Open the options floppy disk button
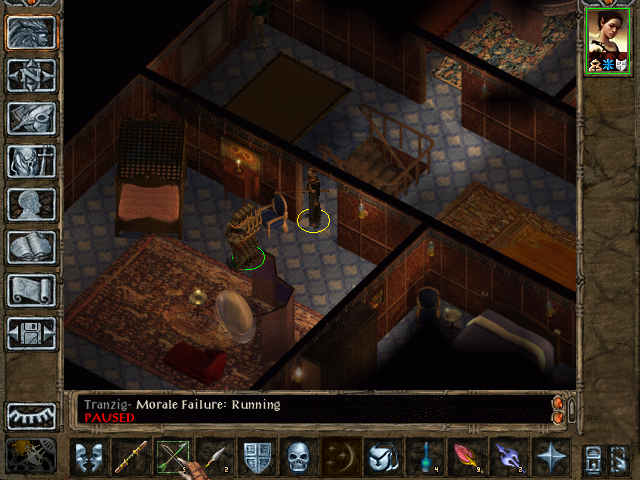Screen dimensions: 640x480 tap(31, 333)
